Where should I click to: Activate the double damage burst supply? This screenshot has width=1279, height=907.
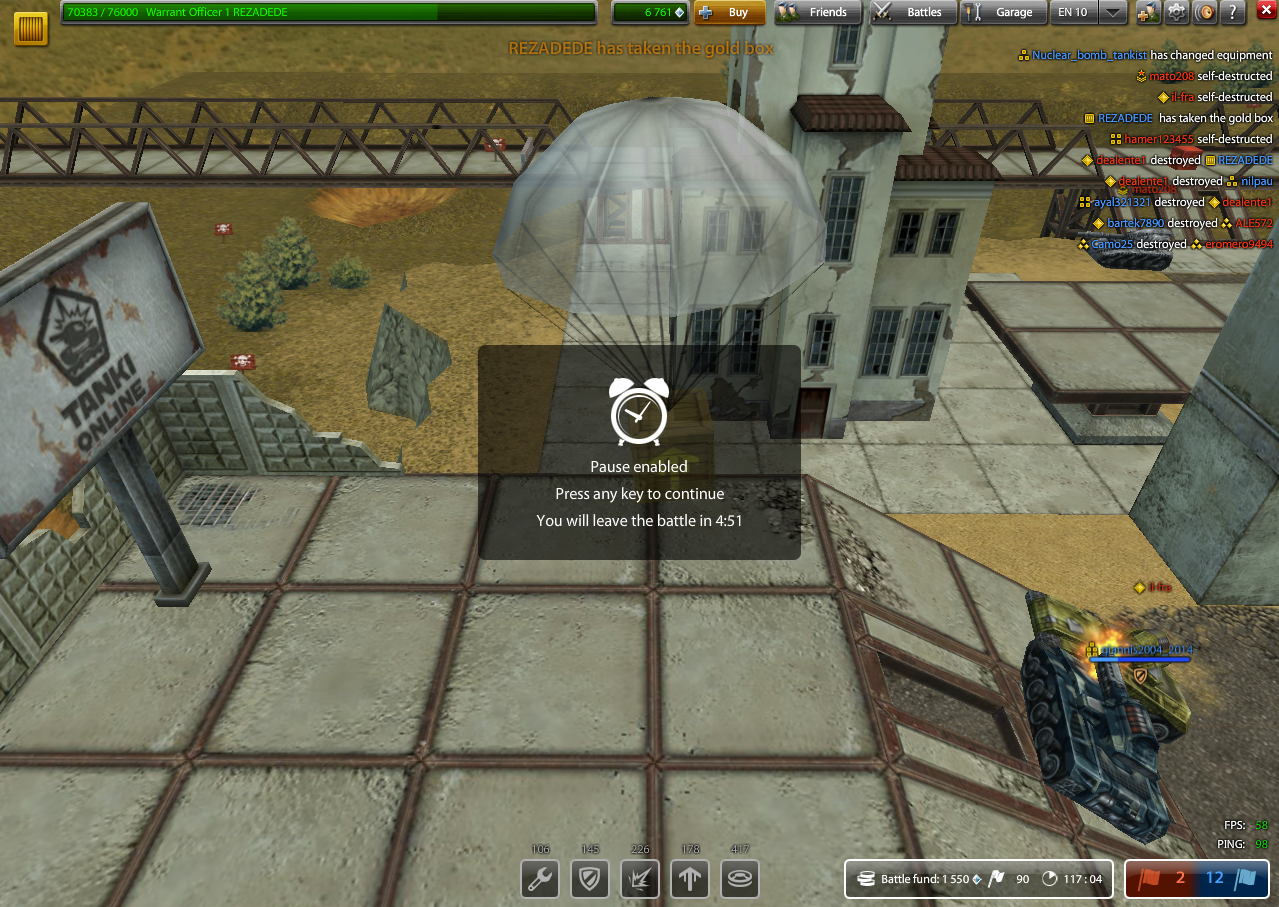click(x=640, y=880)
